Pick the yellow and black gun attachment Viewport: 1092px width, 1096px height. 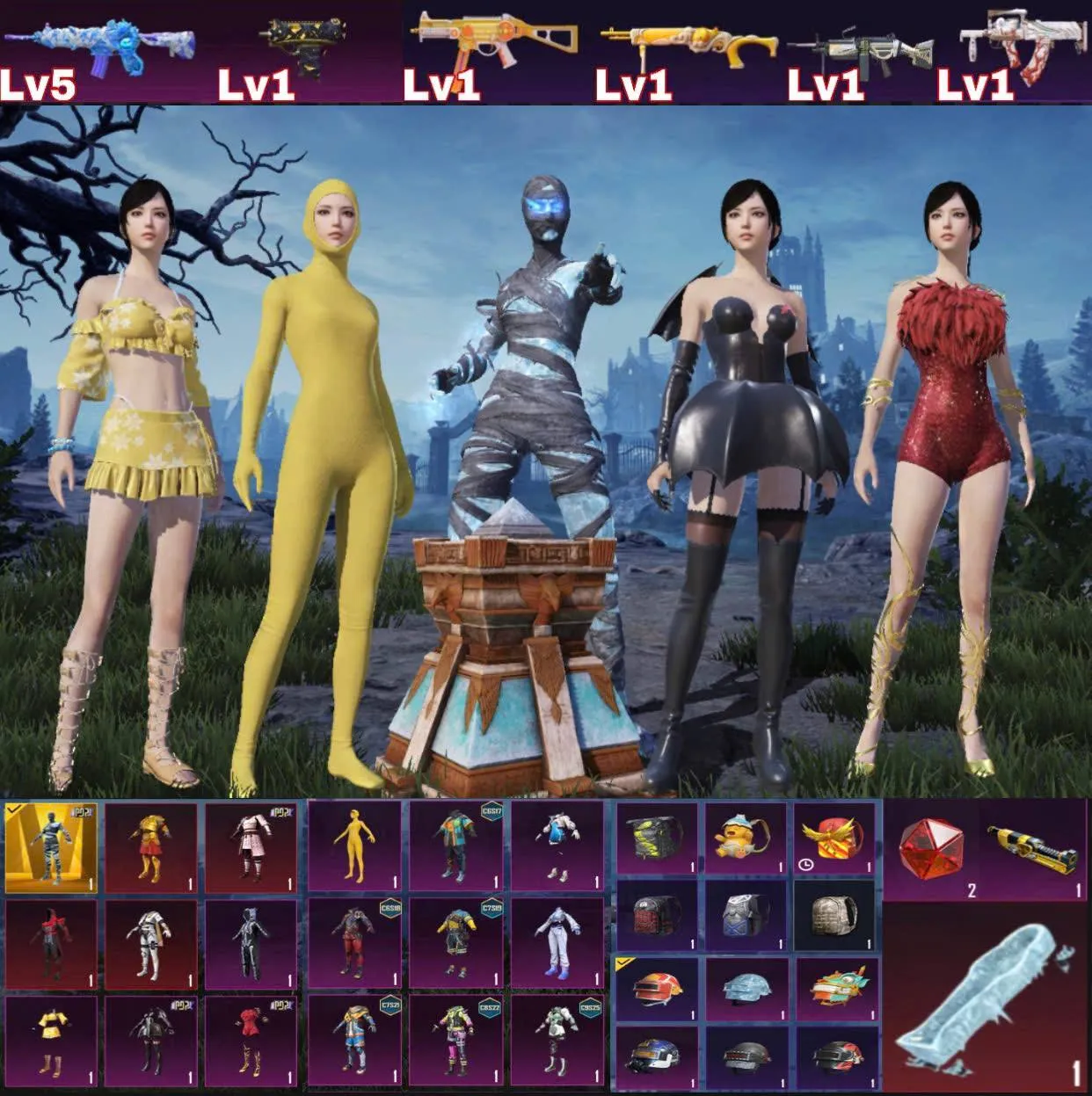[x=1034, y=848]
